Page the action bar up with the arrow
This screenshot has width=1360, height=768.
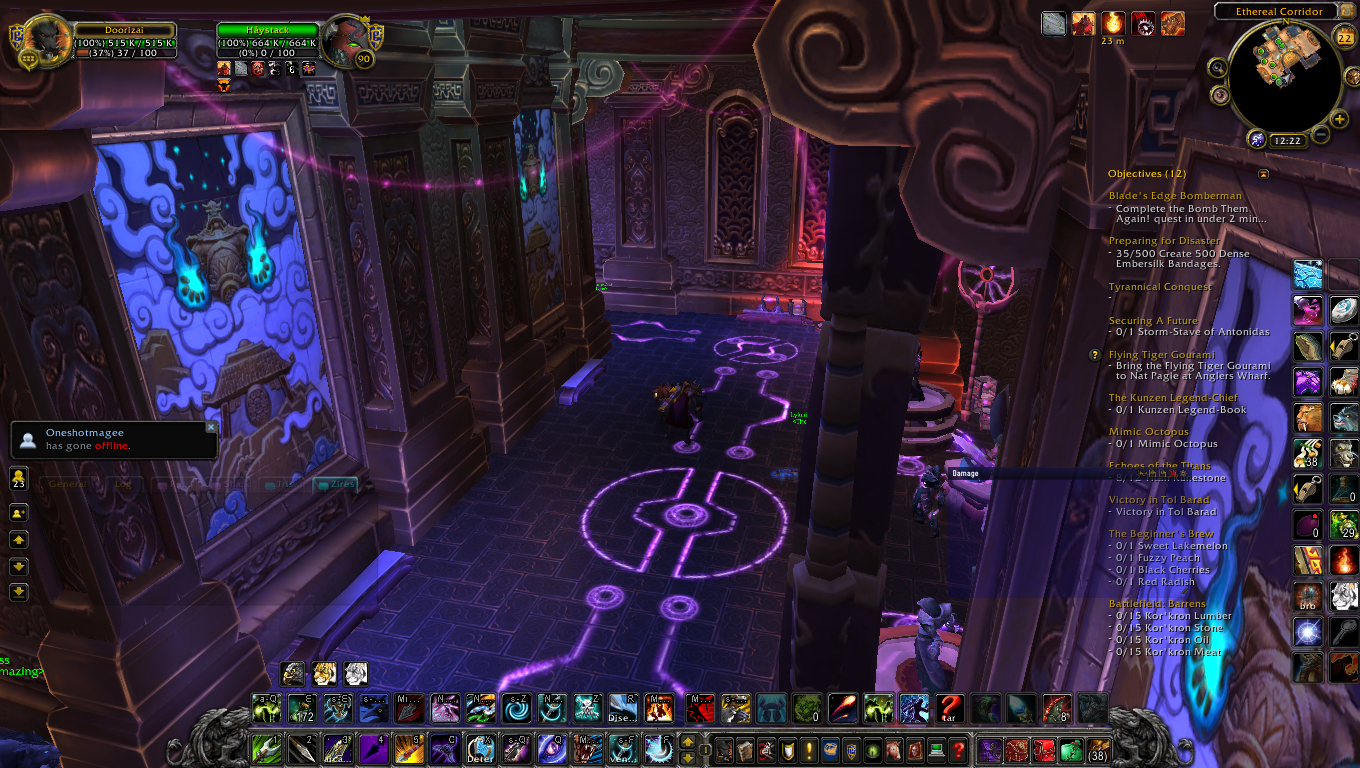click(688, 741)
